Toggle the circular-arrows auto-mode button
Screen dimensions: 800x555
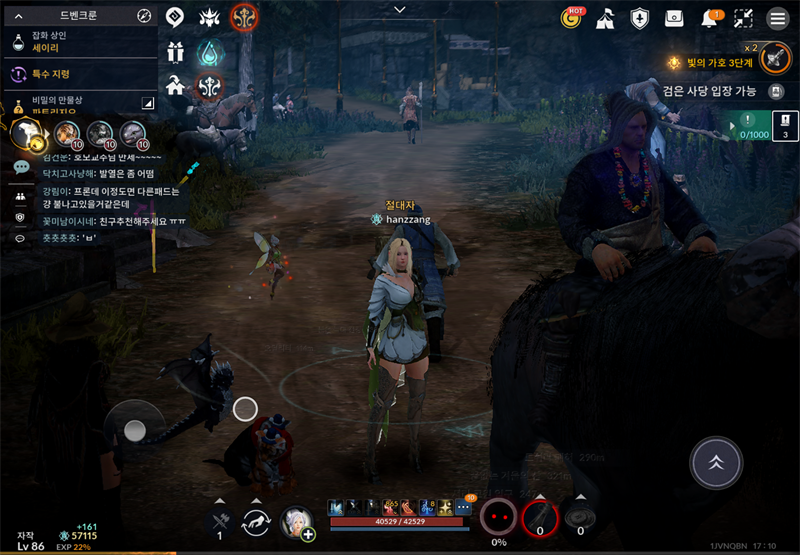point(257,522)
